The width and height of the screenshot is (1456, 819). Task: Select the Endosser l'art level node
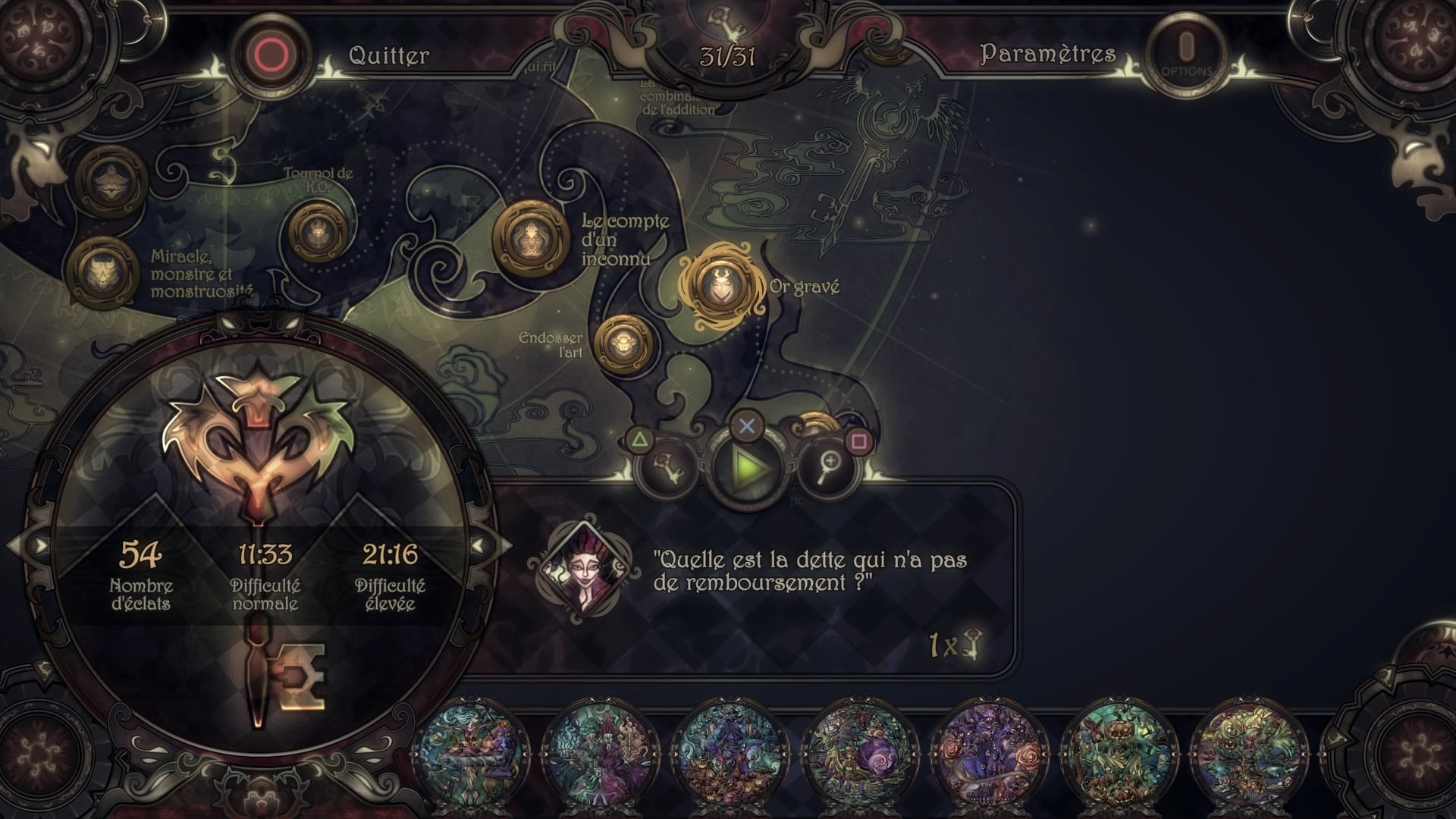coord(623,344)
